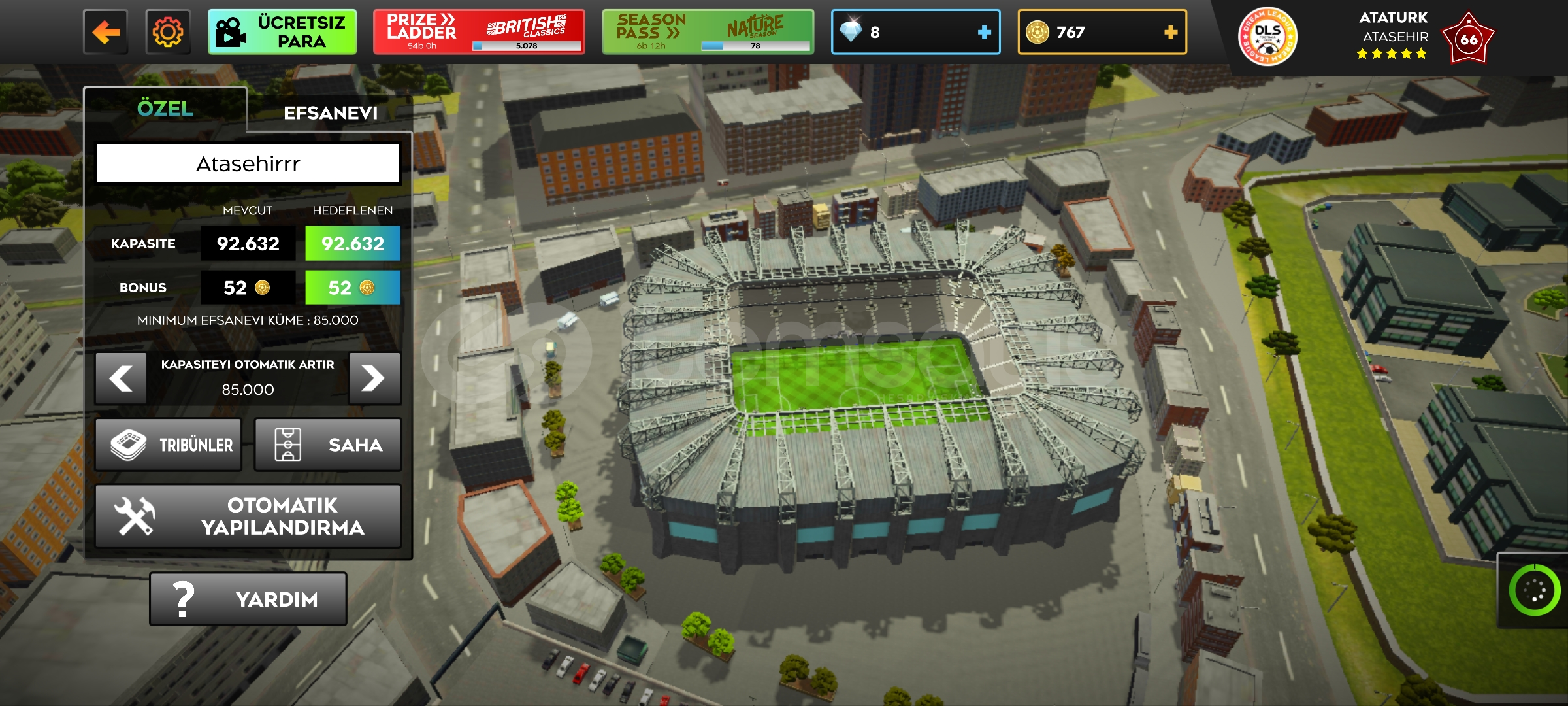Decrease auto capacity with the left arrow
The width and height of the screenshot is (1568, 706).
click(x=121, y=378)
